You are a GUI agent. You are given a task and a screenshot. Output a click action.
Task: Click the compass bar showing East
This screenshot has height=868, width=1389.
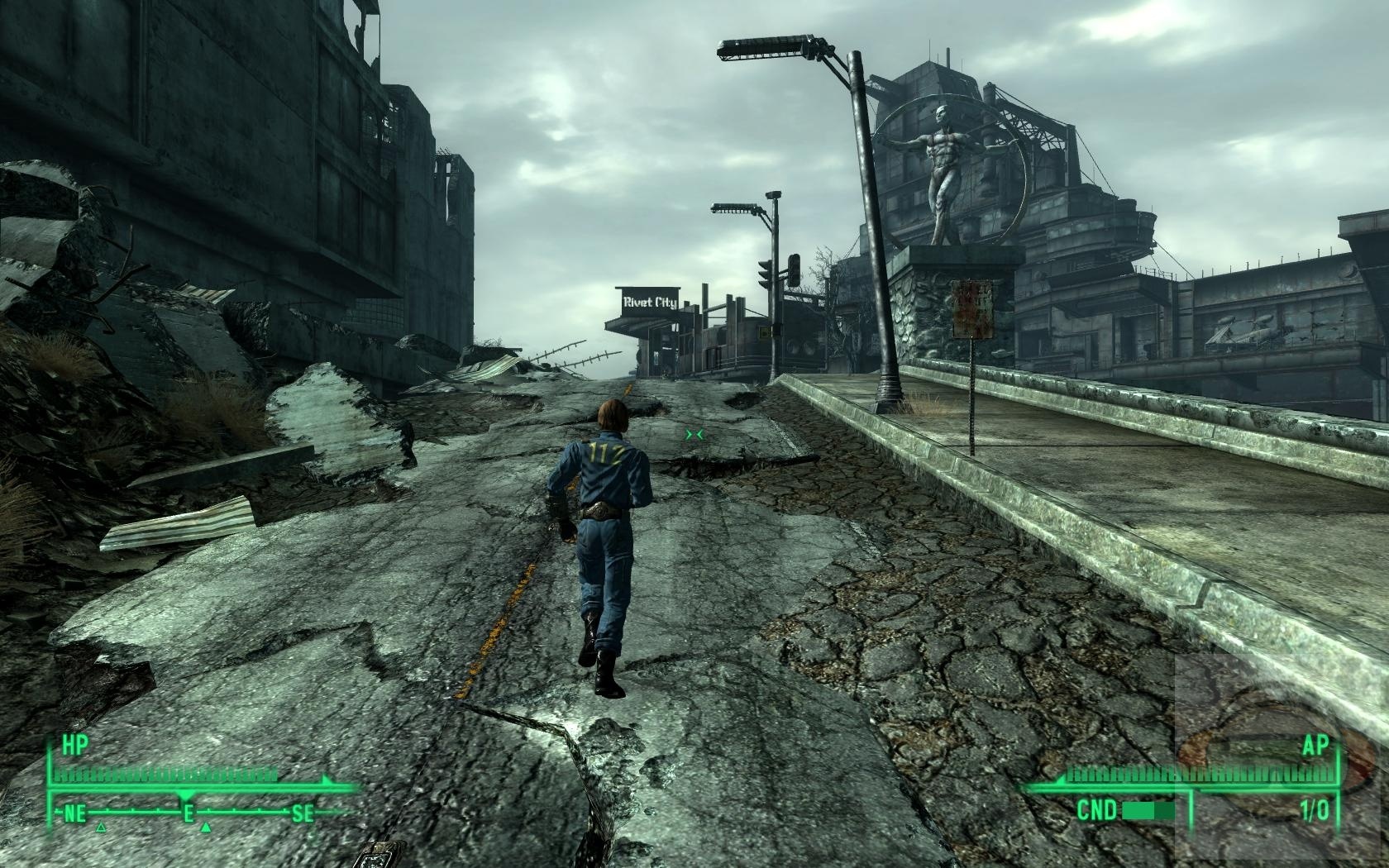pyautogui.click(x=189, y=813)
